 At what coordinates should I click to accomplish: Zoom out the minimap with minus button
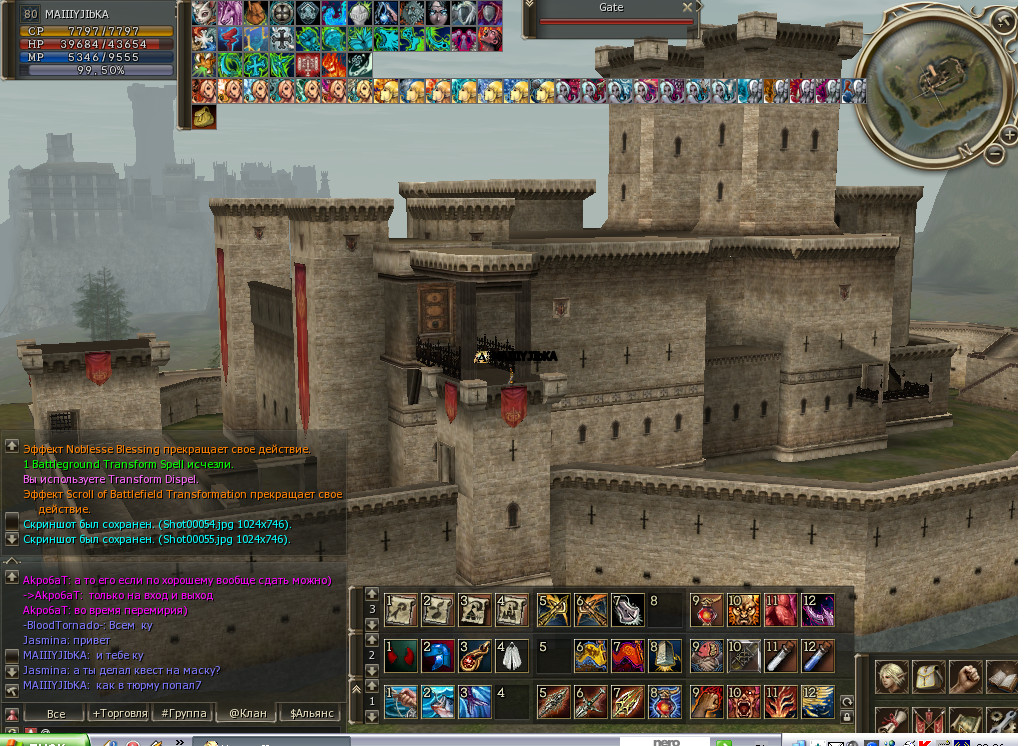(995, 154)
